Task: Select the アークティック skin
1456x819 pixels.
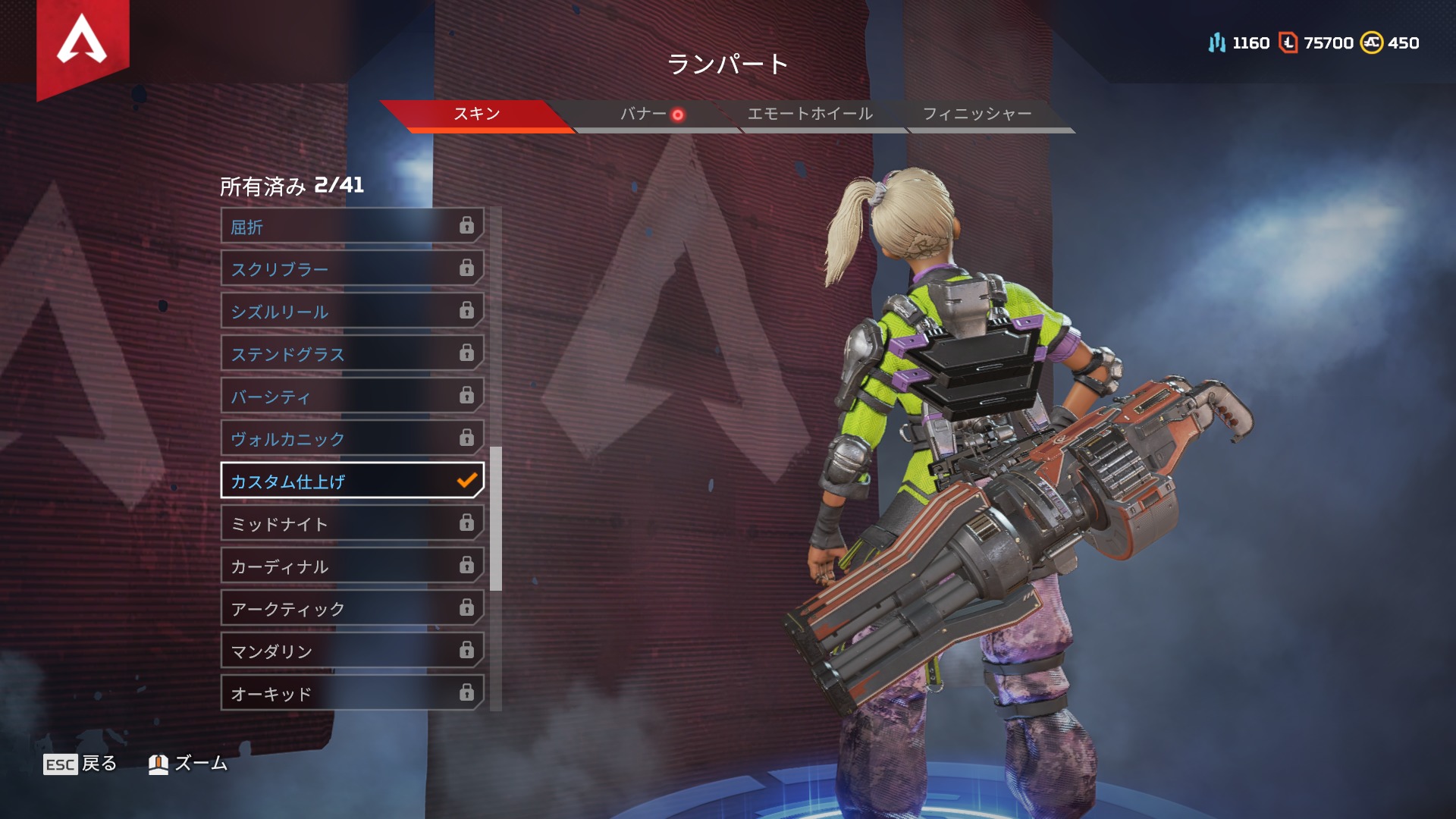Action: tap(352, 608)
